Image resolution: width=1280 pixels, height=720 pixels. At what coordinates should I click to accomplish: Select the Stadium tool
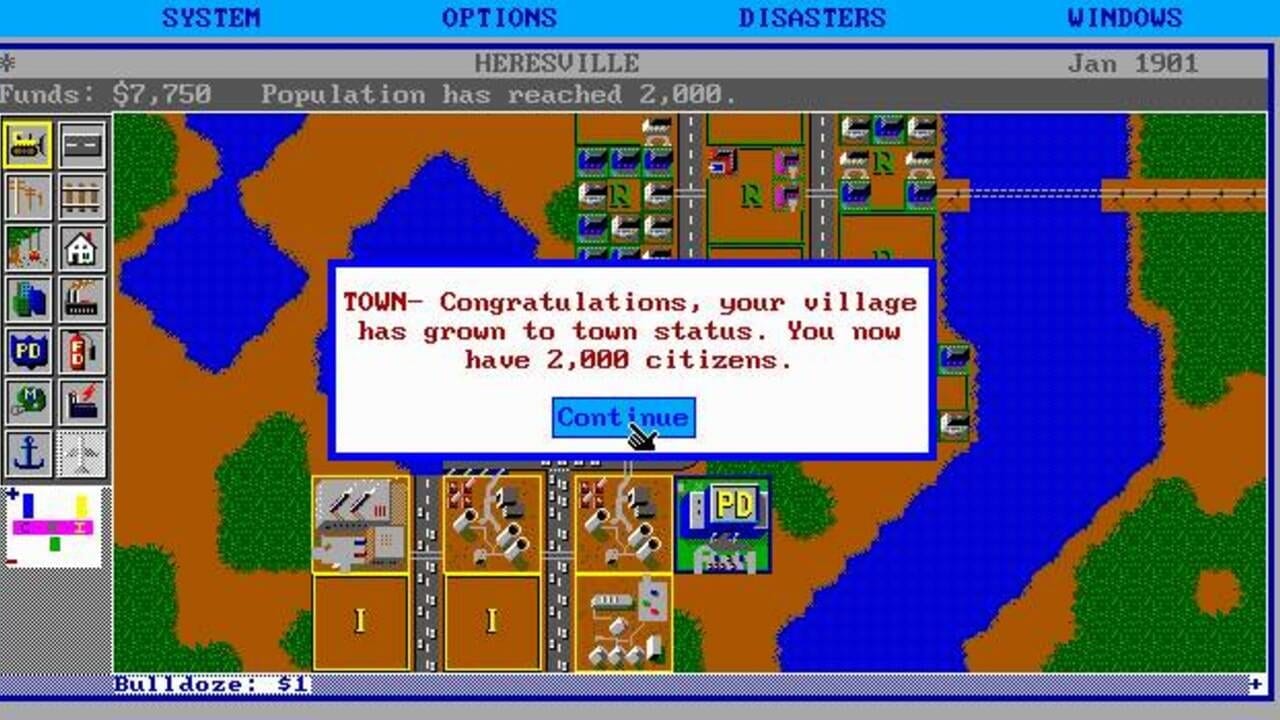[28, 403]
